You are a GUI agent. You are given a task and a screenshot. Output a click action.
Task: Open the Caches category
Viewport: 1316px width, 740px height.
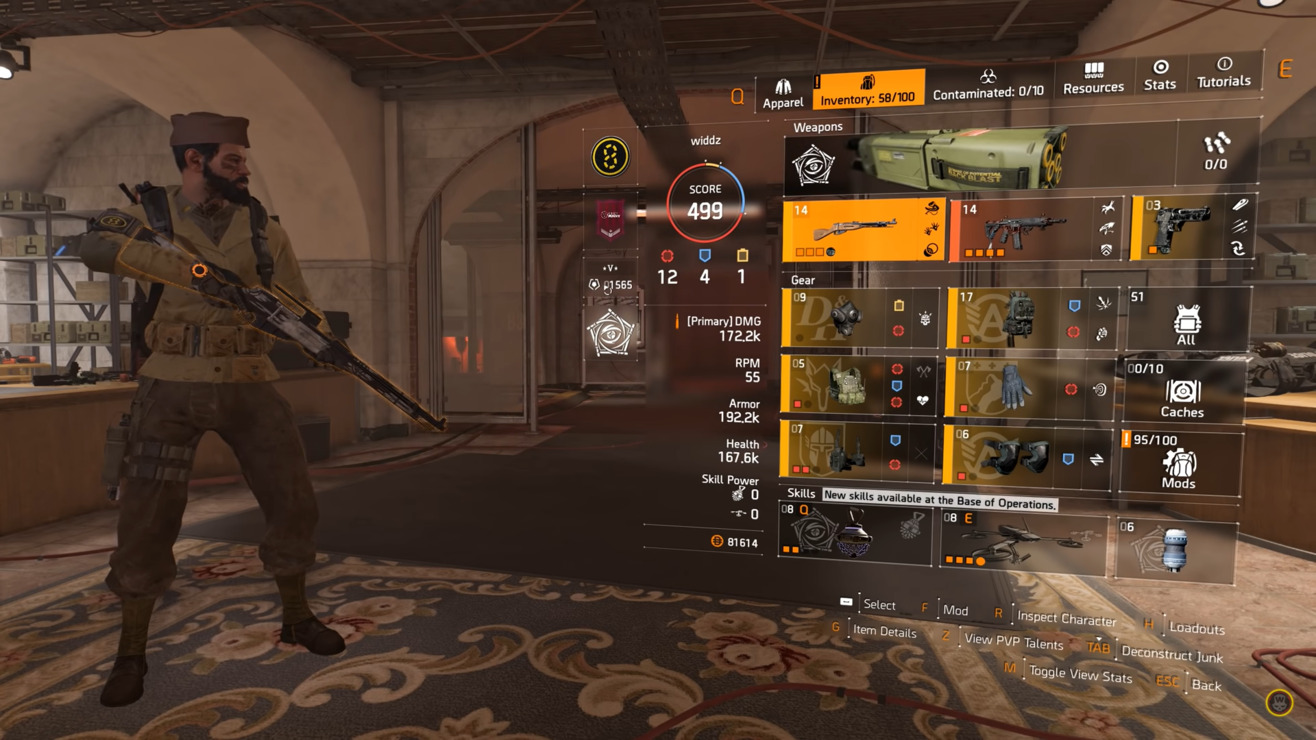click(x=1182, y=392)
